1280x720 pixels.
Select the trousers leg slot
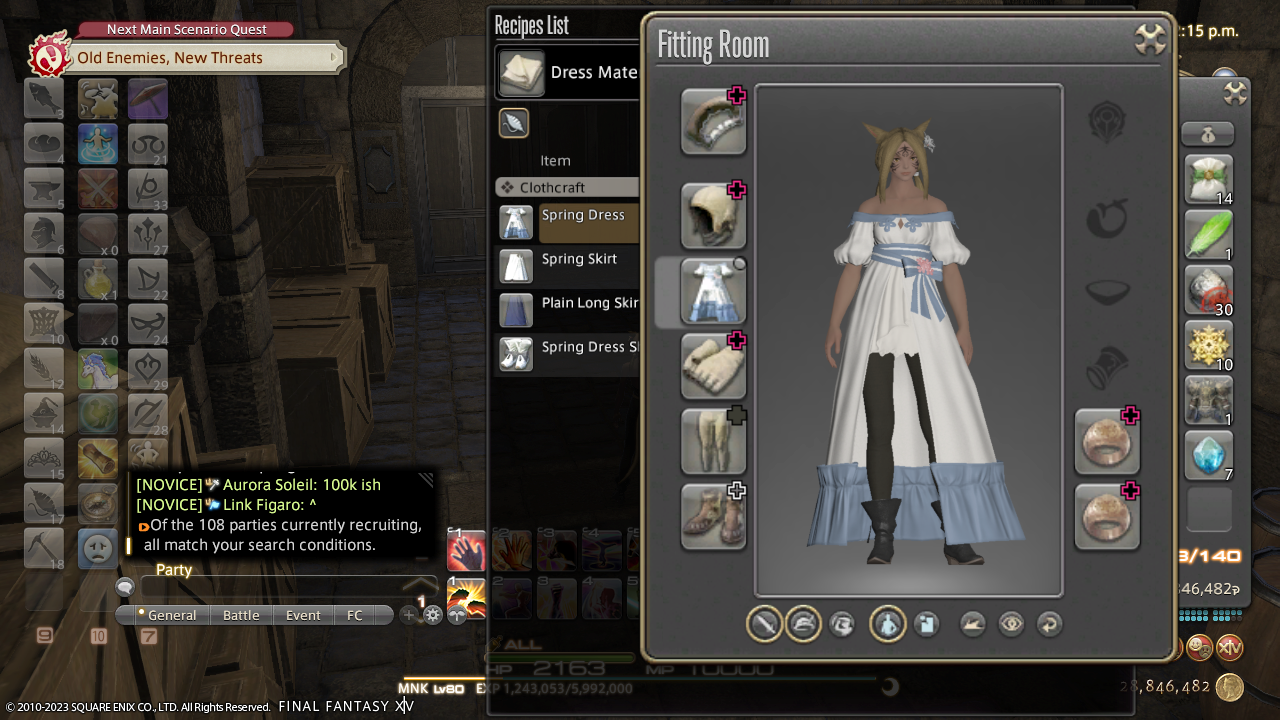pos(713,442)
